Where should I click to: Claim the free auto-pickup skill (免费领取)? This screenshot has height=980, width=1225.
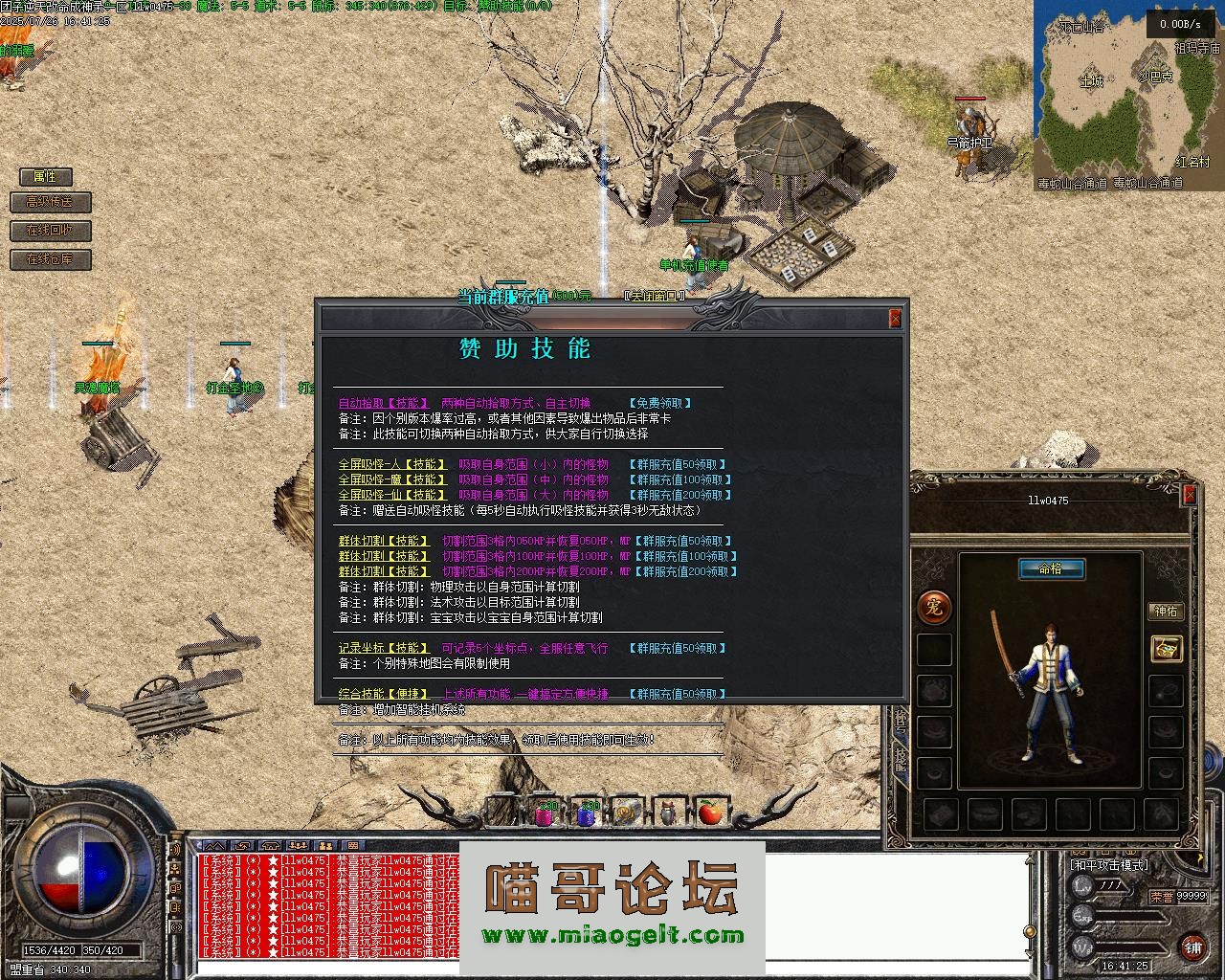pos(659,403)
